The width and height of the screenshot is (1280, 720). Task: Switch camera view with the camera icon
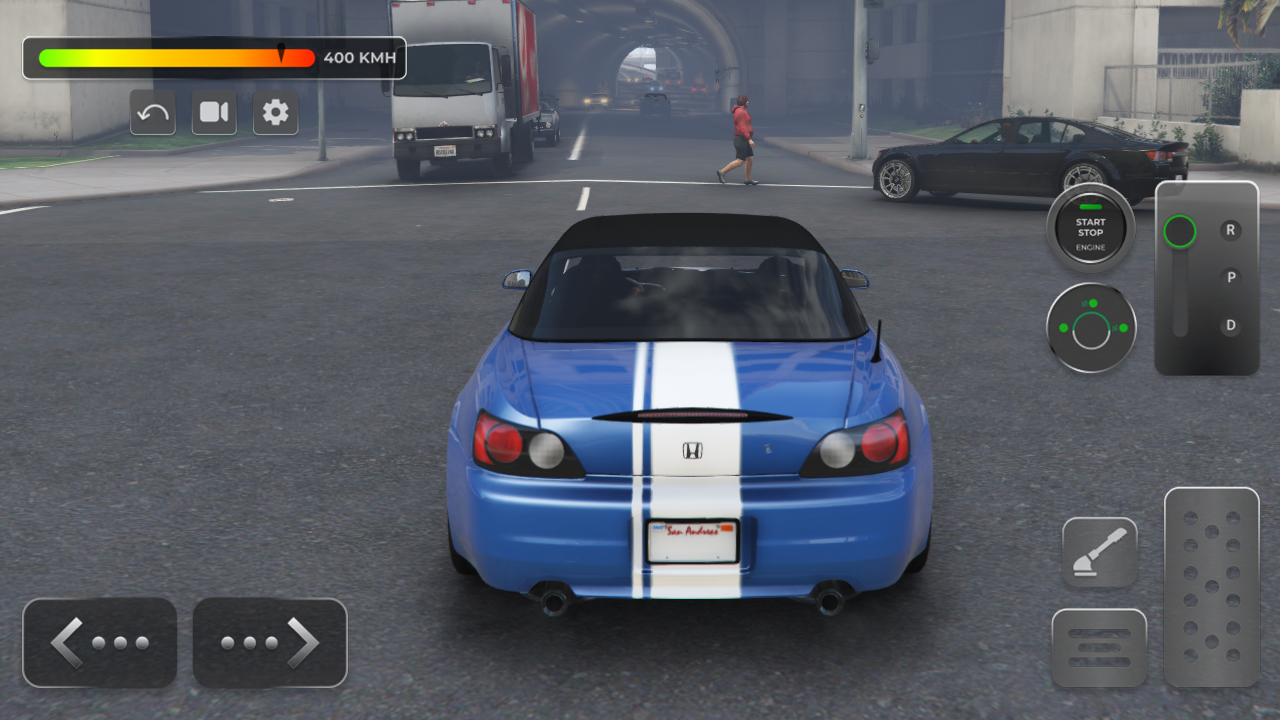(x=214, y=113)
